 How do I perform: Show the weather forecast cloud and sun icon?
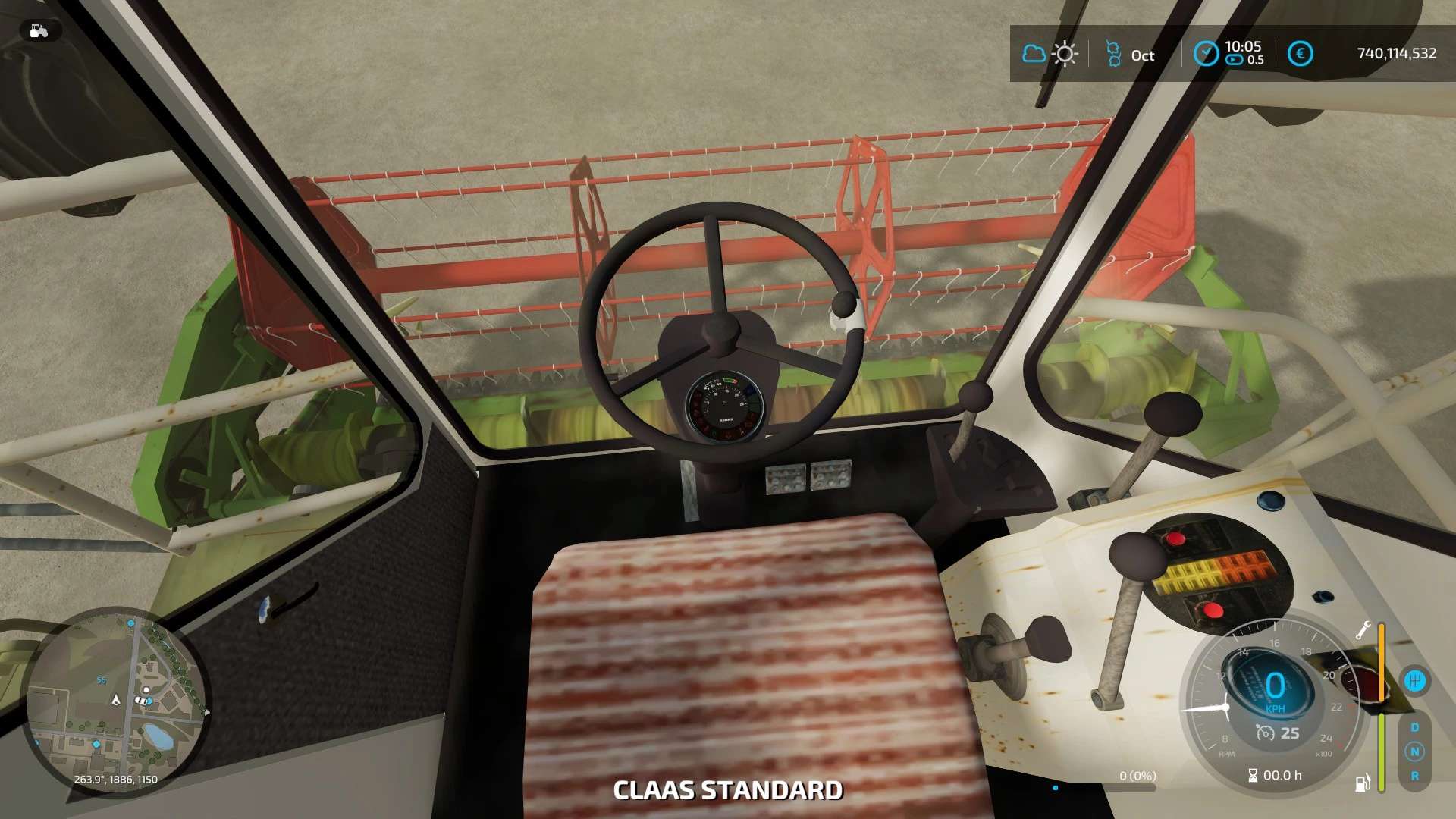click(x=1050, y=54)
